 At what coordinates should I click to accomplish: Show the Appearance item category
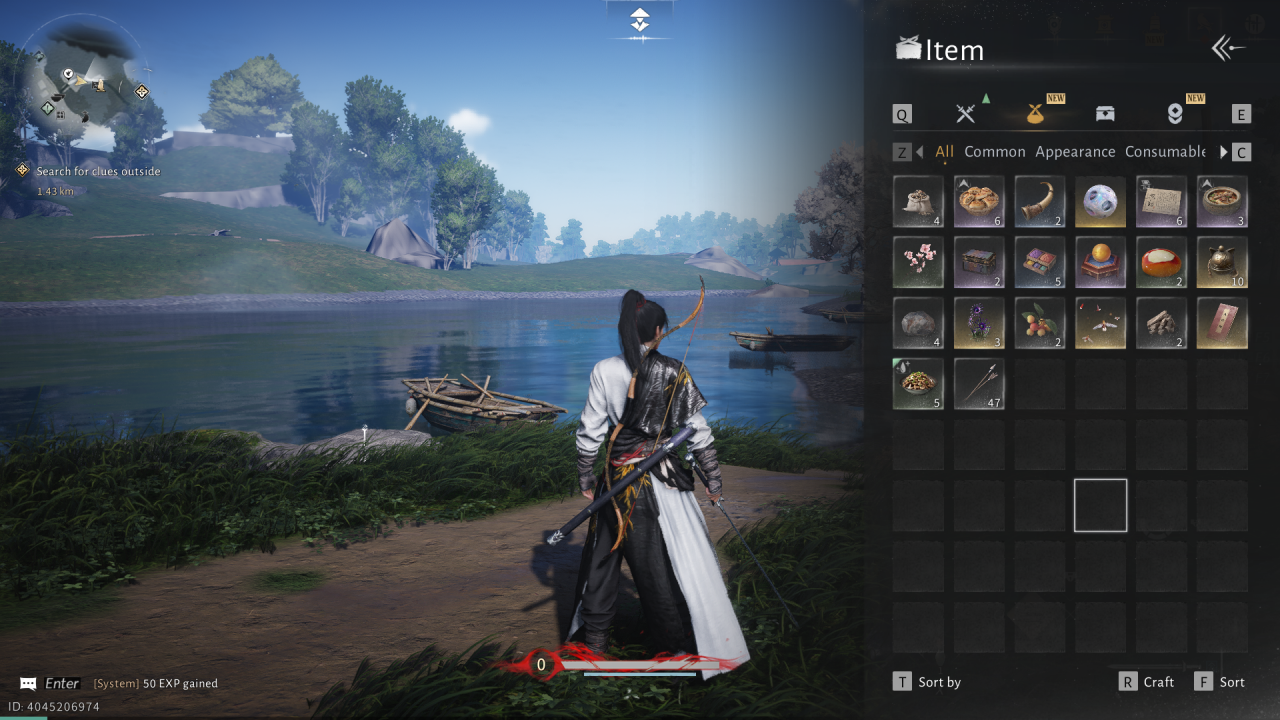pos(1075,152)
